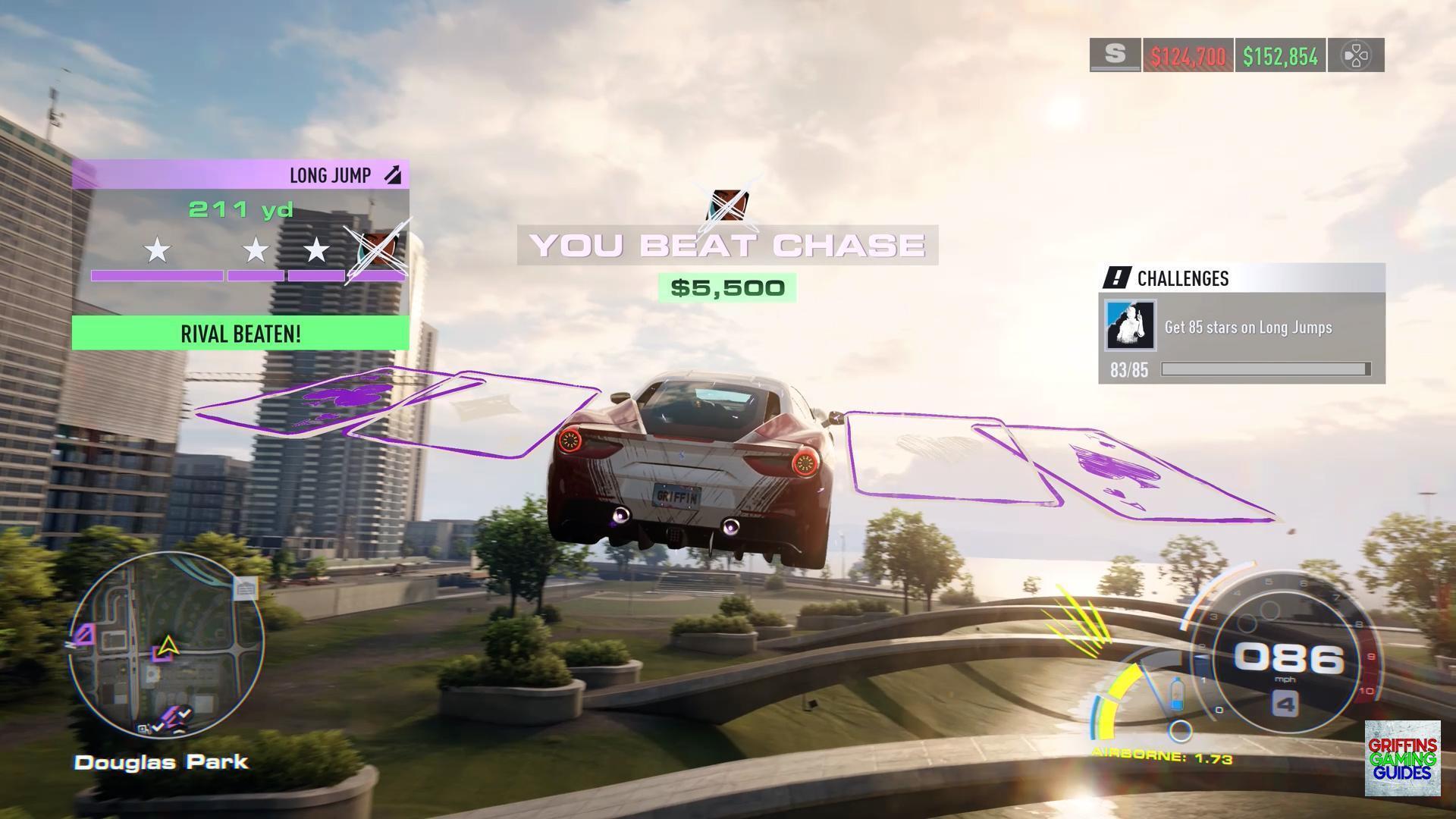The height and width of the screenshot is (819, 1456).
Task: Click the Griffins Gaming Guides watermark logo
Action: (1402, 758)
